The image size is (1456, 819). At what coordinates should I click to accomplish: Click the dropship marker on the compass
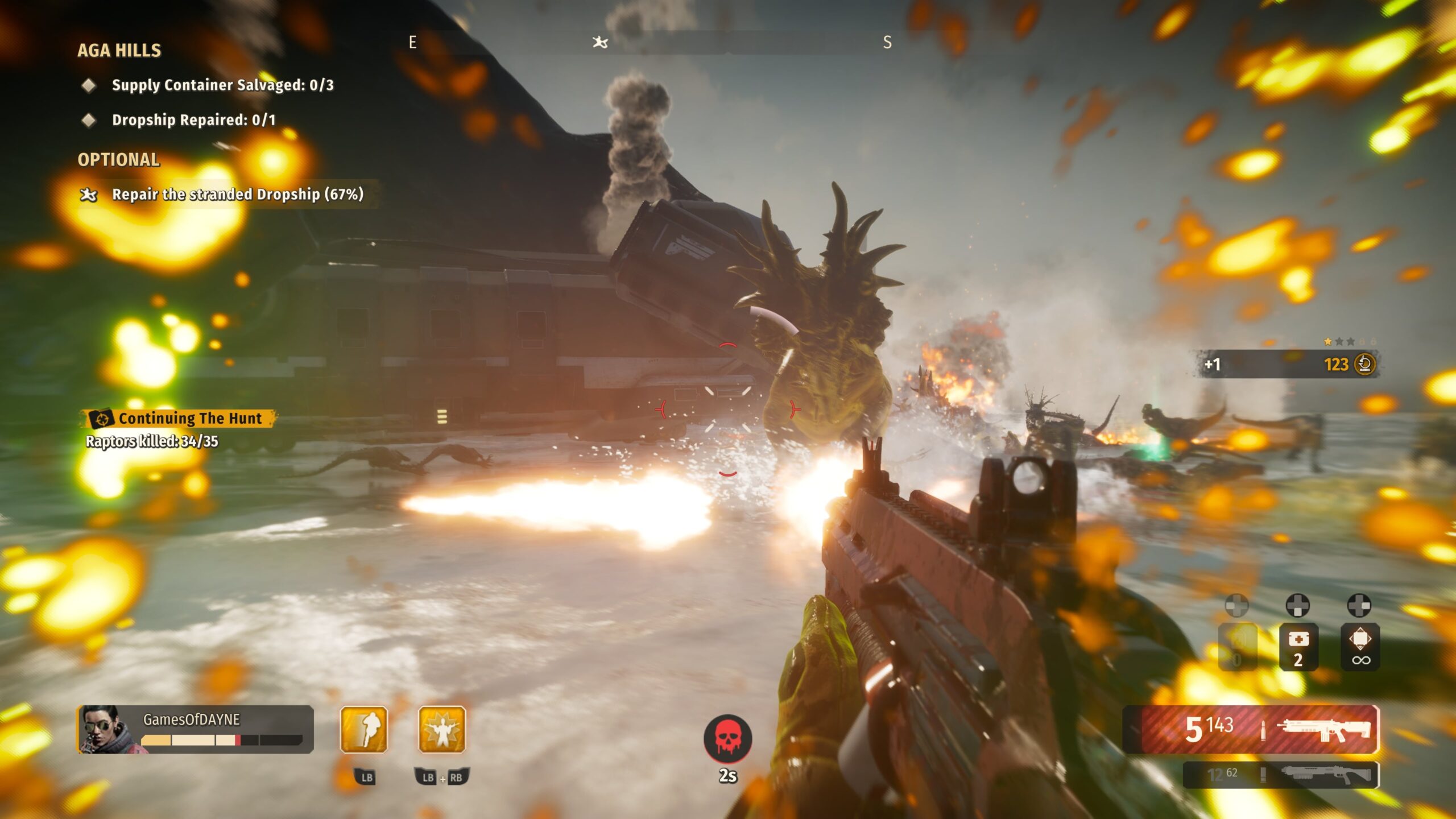coord(600,42)
